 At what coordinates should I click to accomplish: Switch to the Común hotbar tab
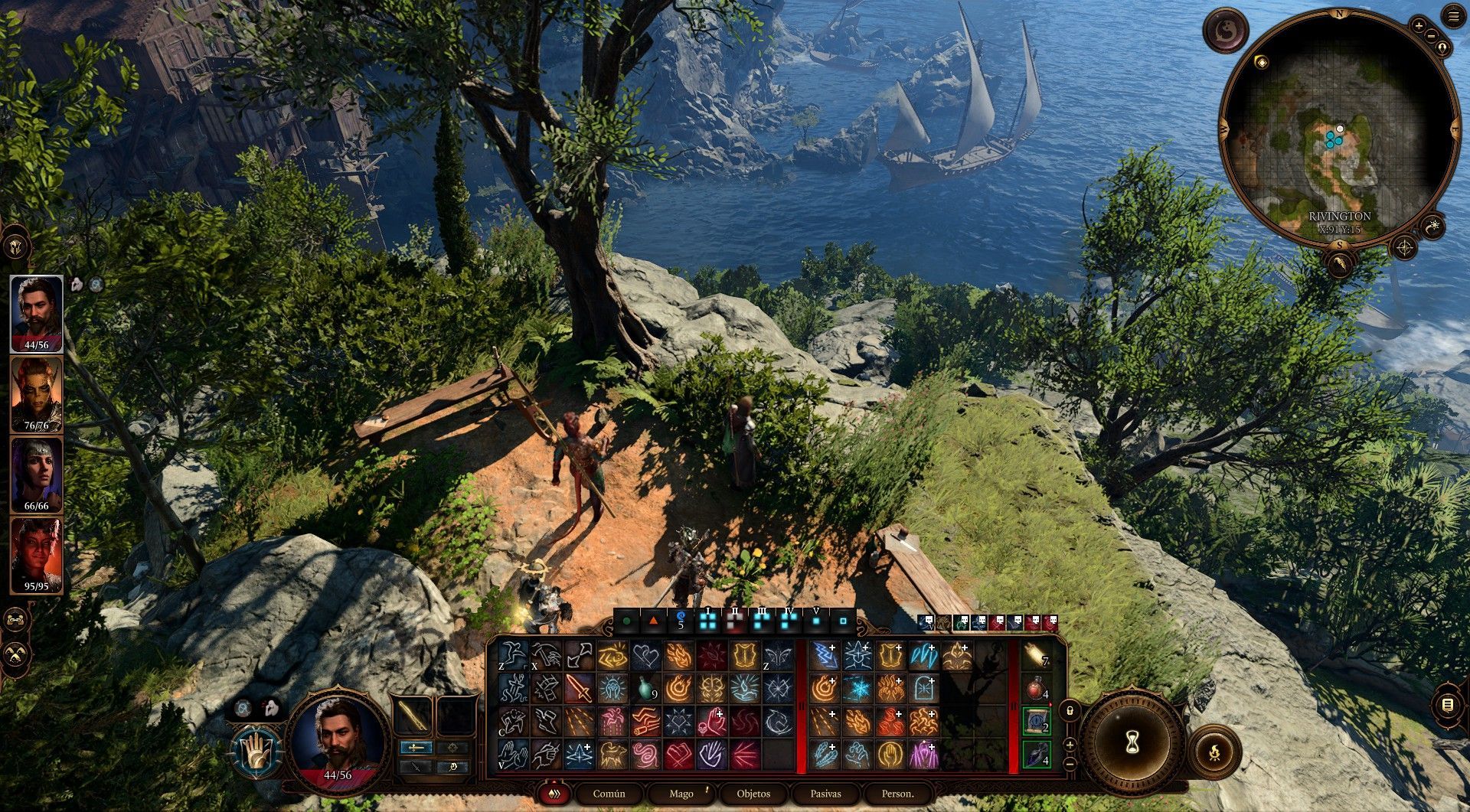609,794
